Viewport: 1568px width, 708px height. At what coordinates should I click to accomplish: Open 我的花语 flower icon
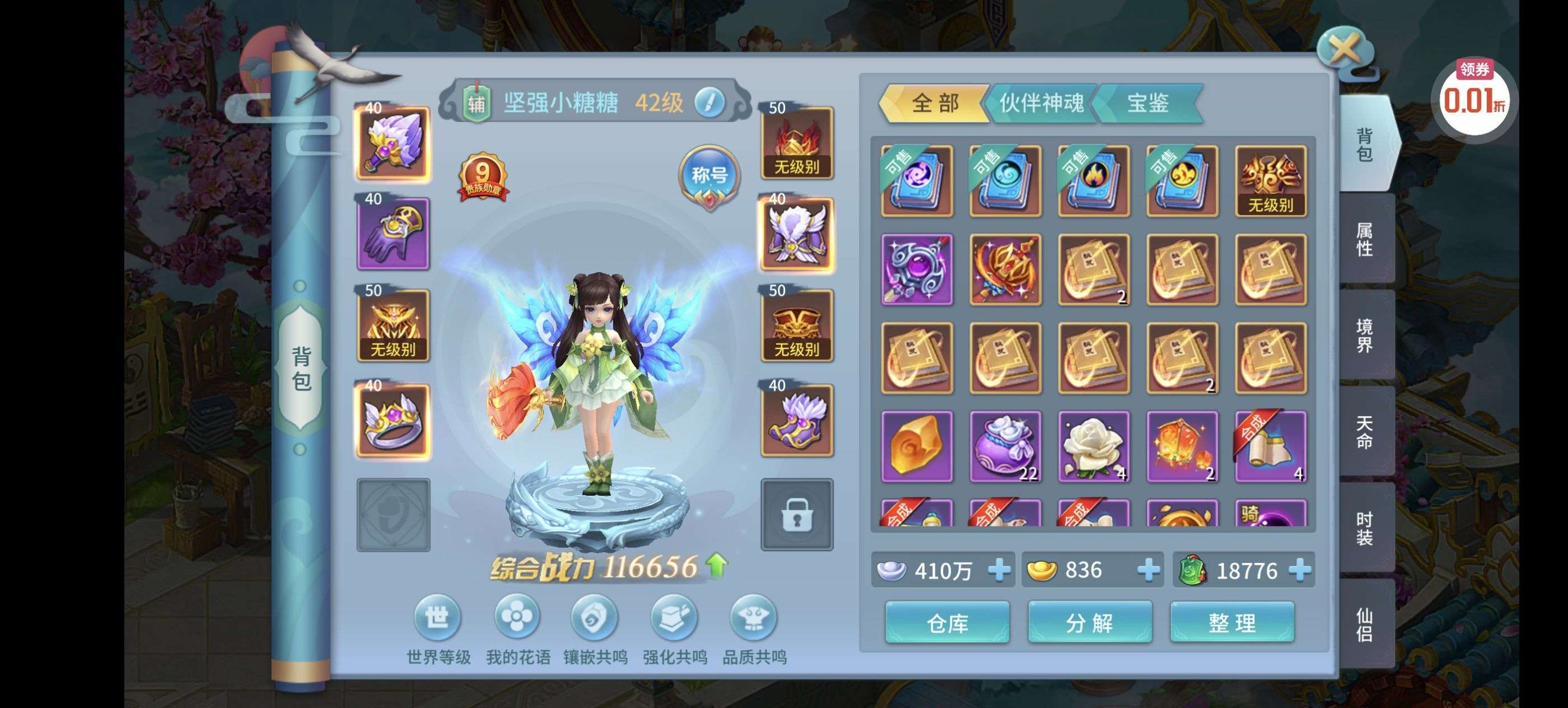pyautogui.click(x=517, y=618)
